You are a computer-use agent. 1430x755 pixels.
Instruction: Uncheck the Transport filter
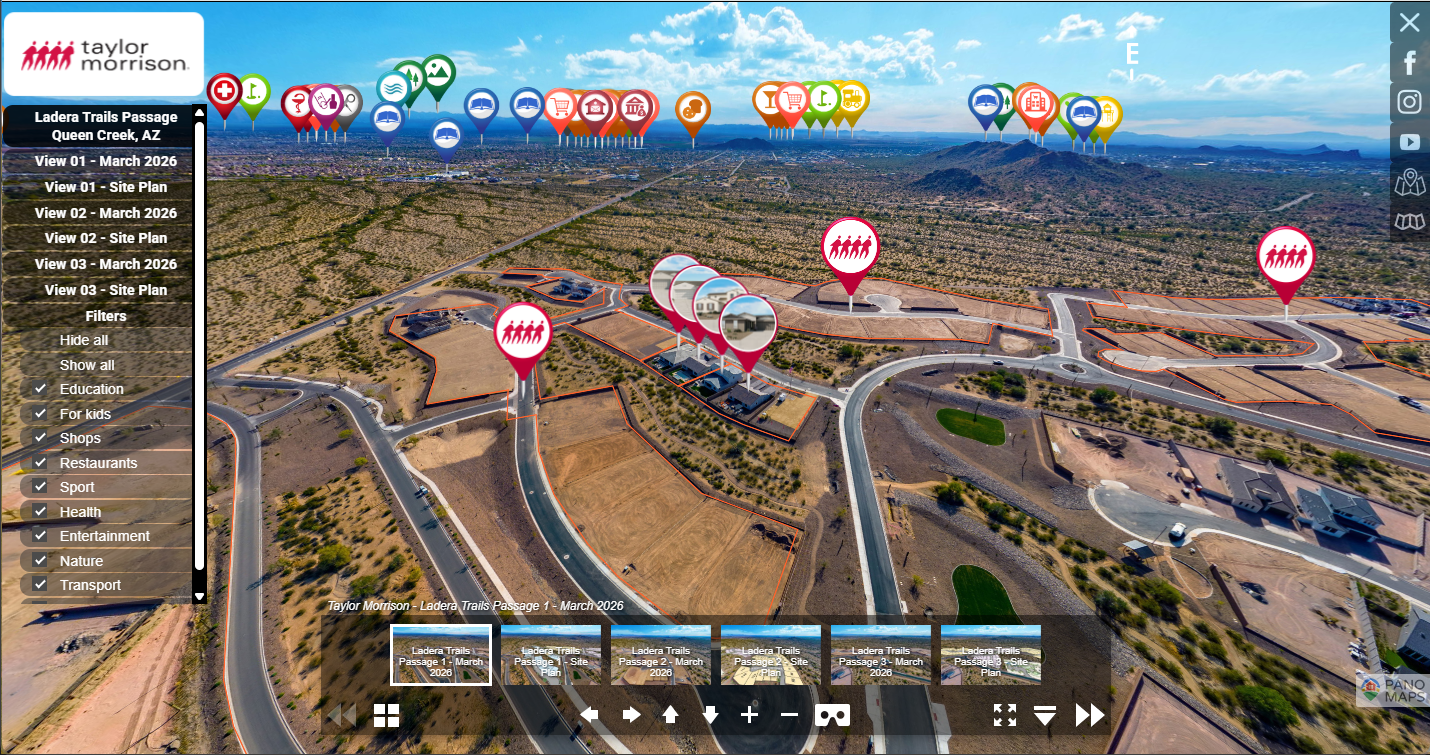40,585
